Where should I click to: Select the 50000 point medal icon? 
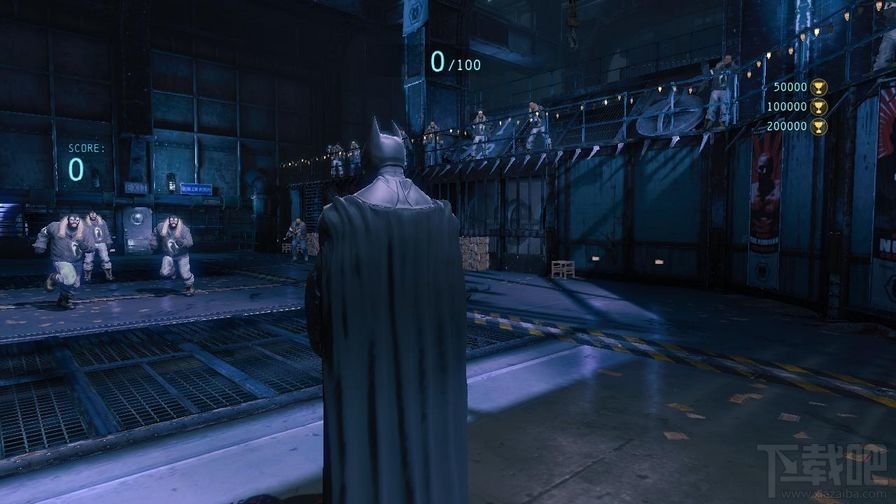818,87
